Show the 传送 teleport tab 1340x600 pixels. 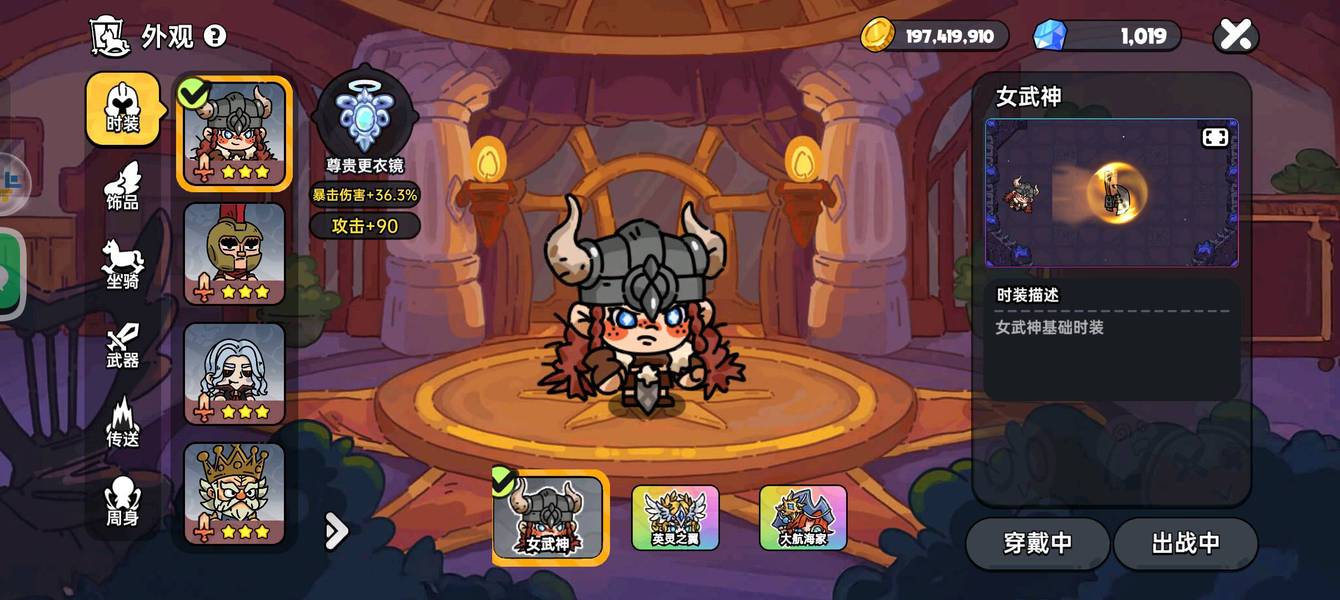tap(123, 423)
